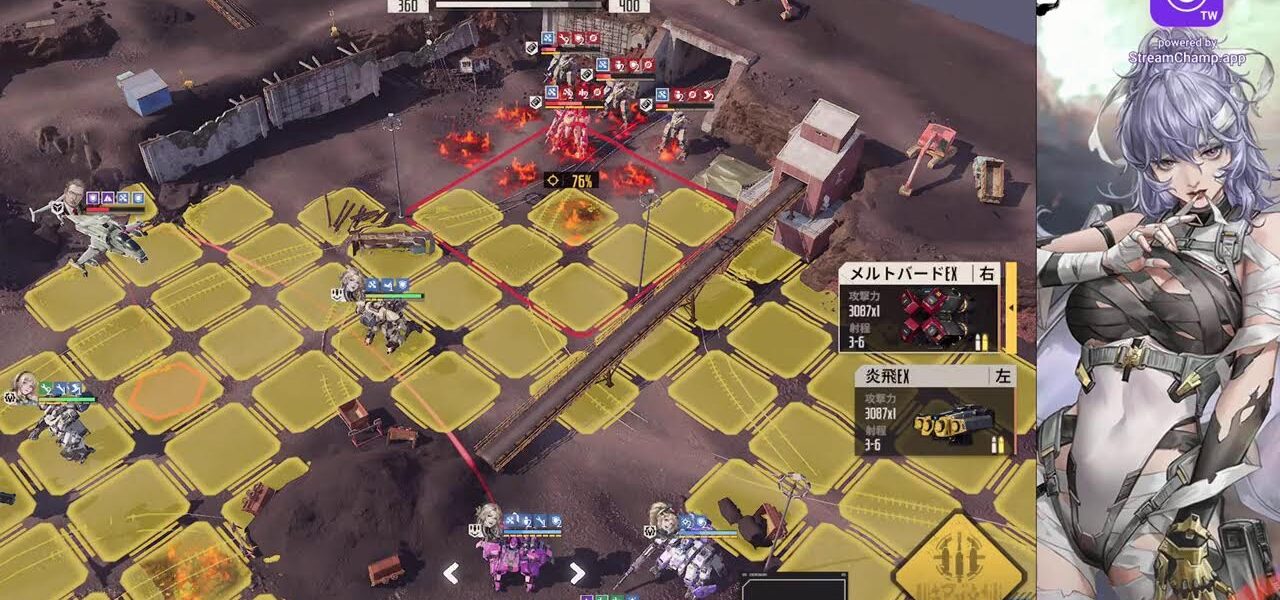This screenshot has width=1280, height=600.
Task: Select the orange hexagon marked tile
Action: [167, 388]
